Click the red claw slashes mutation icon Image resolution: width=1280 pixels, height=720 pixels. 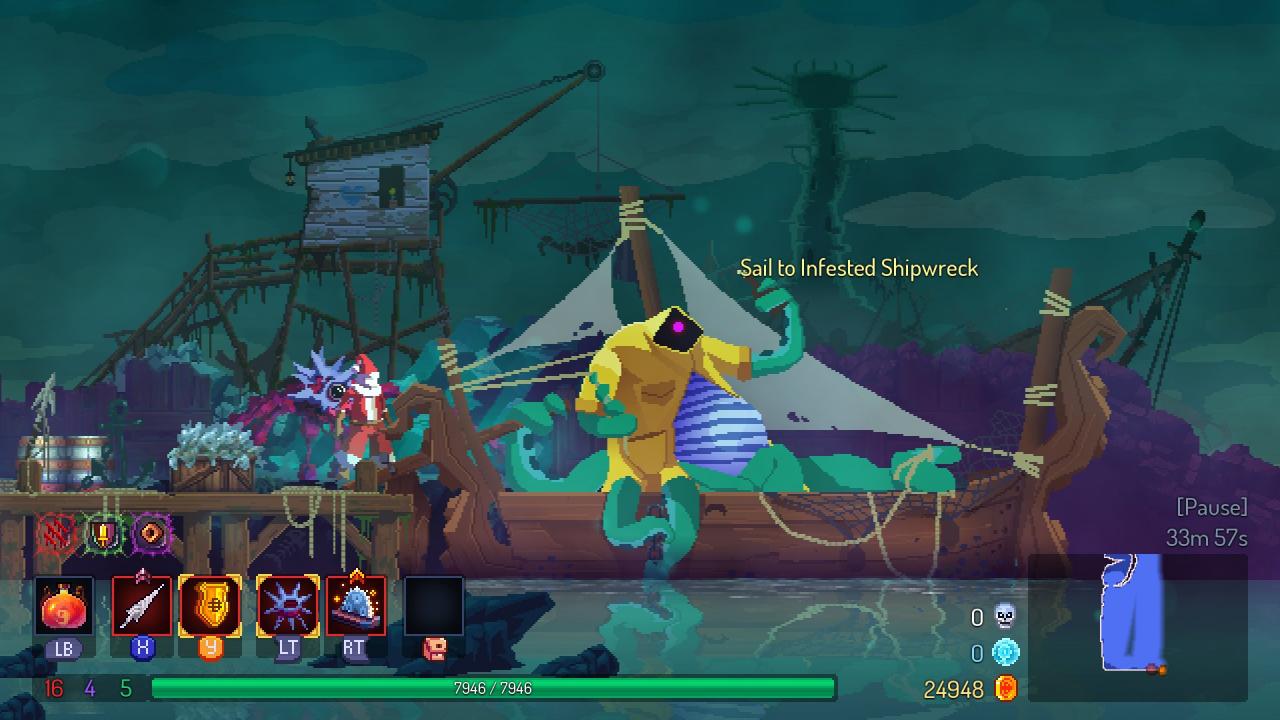pyautogui.click(x=57, y=534)
